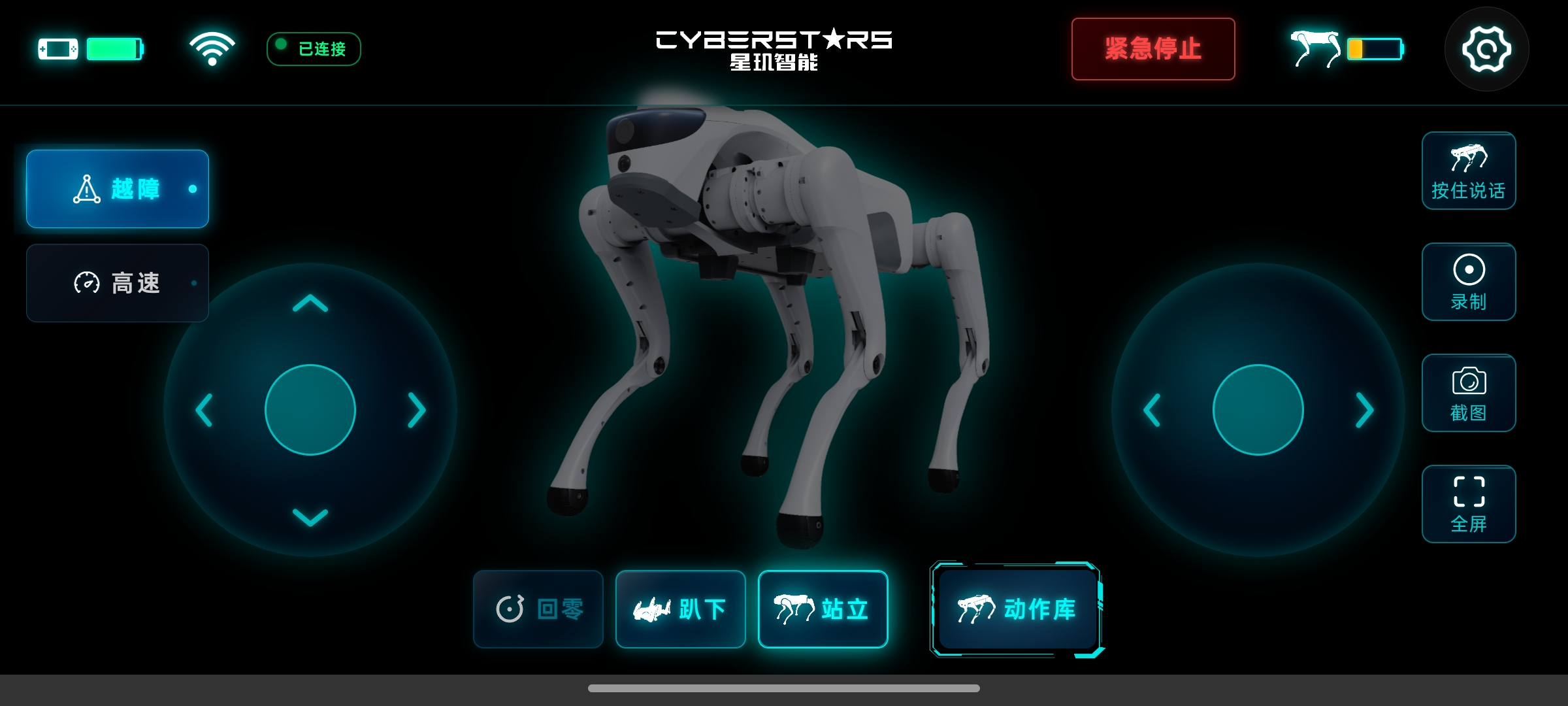This screenshot has height=706, width=1568.
Task: Click the 回零 reset button
Action: point(538,609)
